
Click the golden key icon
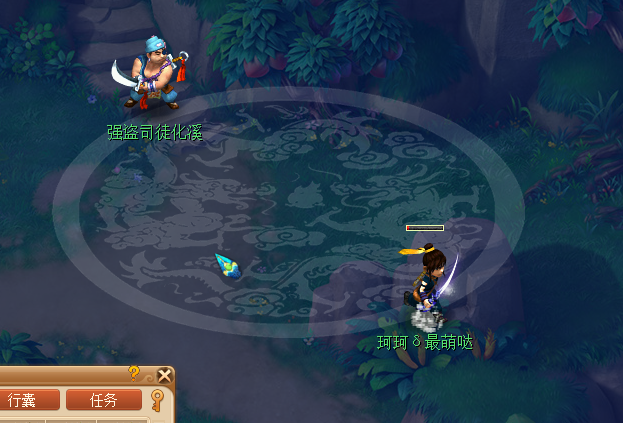[x=158, y=401]
